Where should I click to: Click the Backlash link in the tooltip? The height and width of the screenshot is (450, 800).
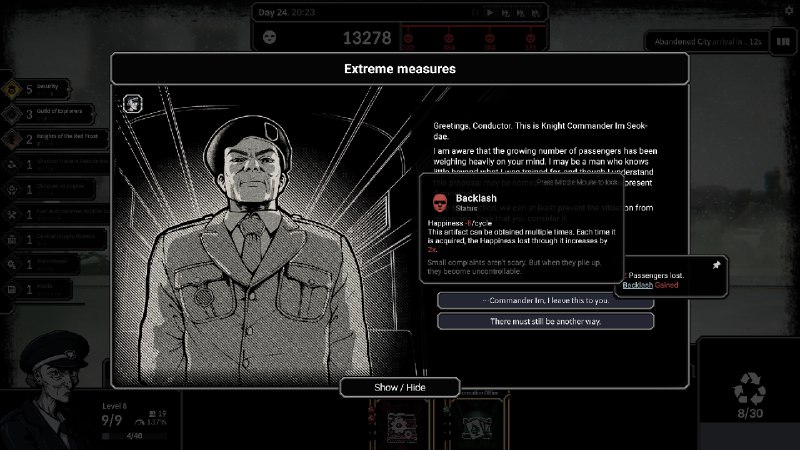click(638, 285)
